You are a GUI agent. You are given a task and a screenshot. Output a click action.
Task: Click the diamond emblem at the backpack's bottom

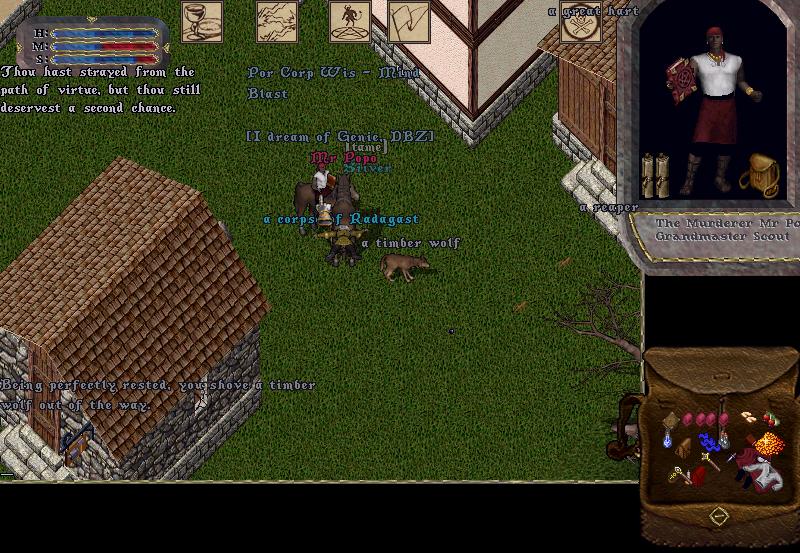(718, 516)
